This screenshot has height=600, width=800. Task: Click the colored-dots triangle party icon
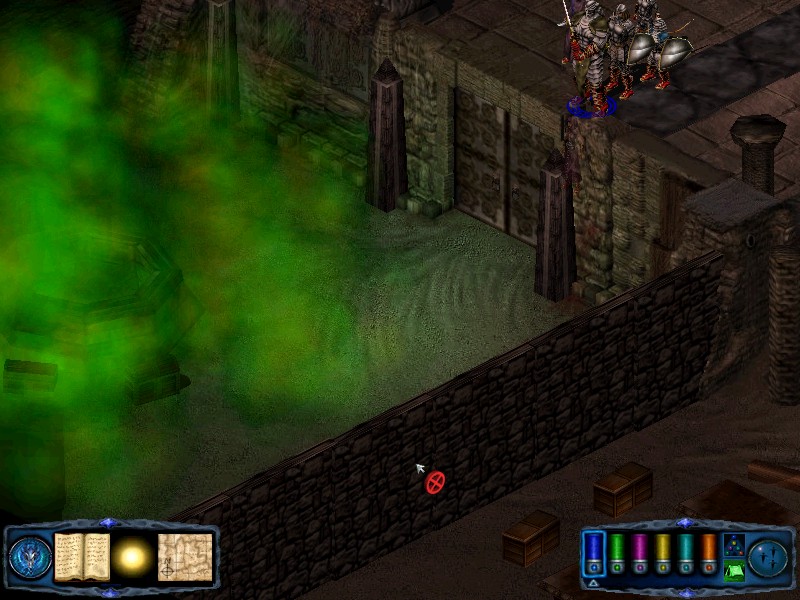click(x=733, y=545)
